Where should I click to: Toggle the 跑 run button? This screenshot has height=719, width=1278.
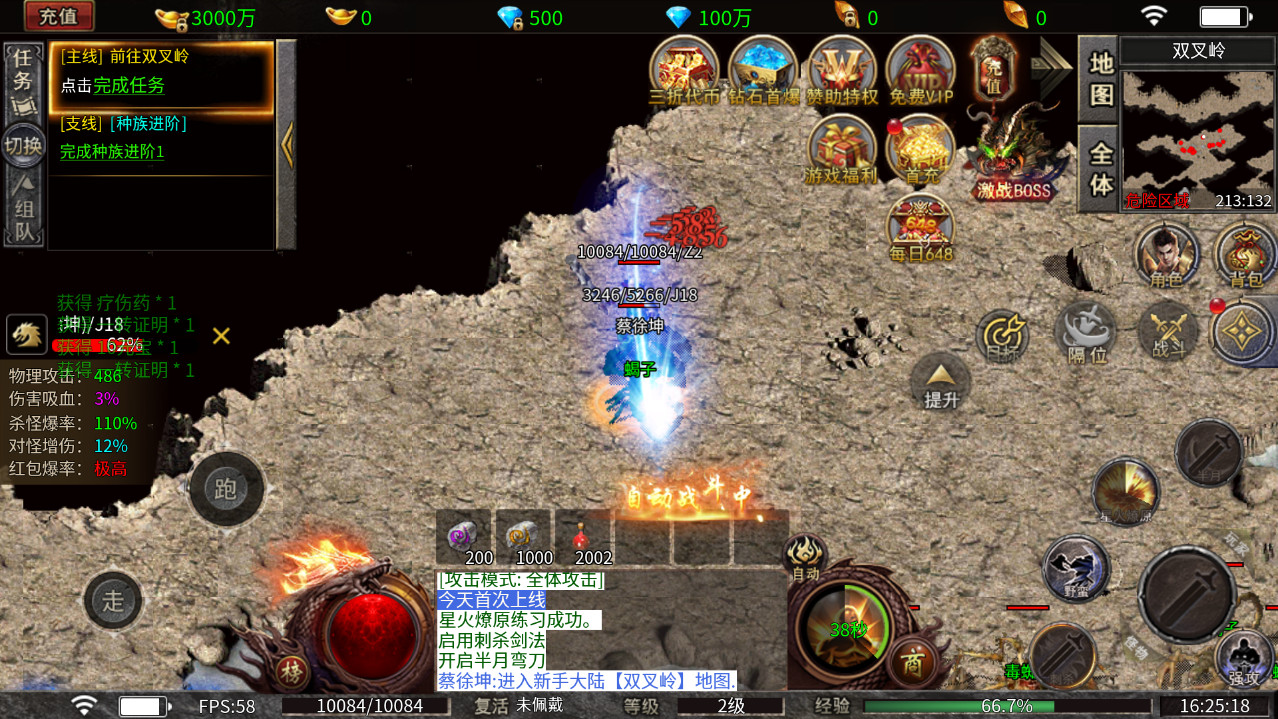click(x=226, y=489)
